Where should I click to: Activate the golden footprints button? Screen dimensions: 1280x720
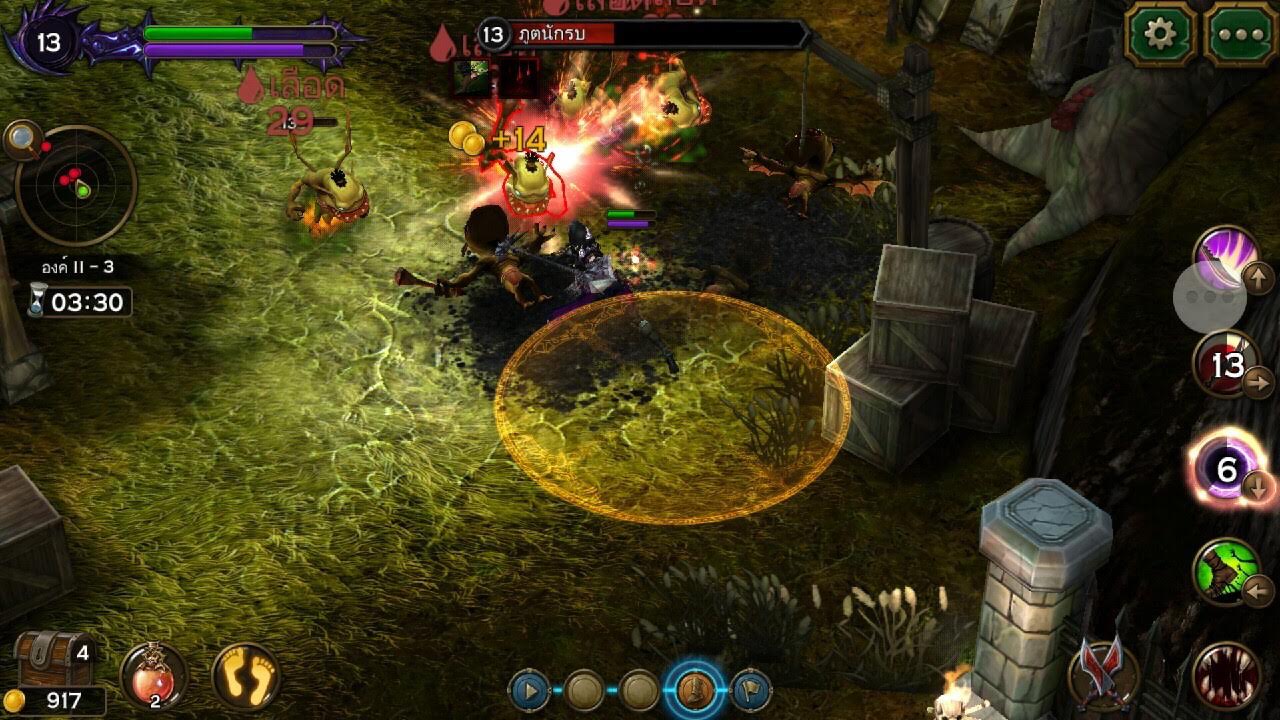click(246, 676)
